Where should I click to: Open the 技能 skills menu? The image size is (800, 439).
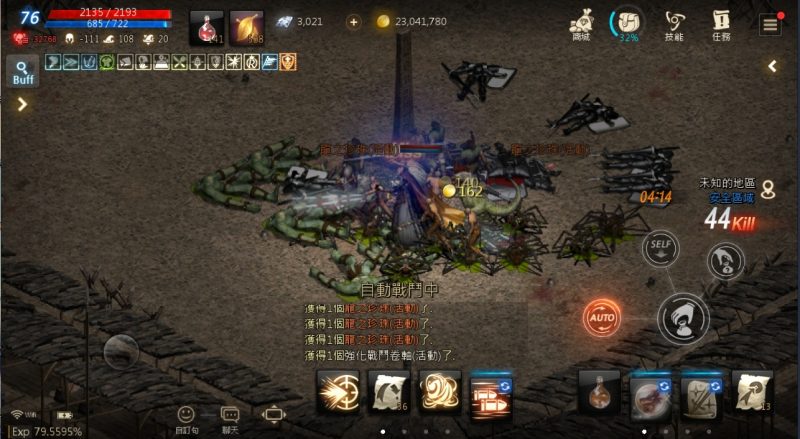click(675, 24)
